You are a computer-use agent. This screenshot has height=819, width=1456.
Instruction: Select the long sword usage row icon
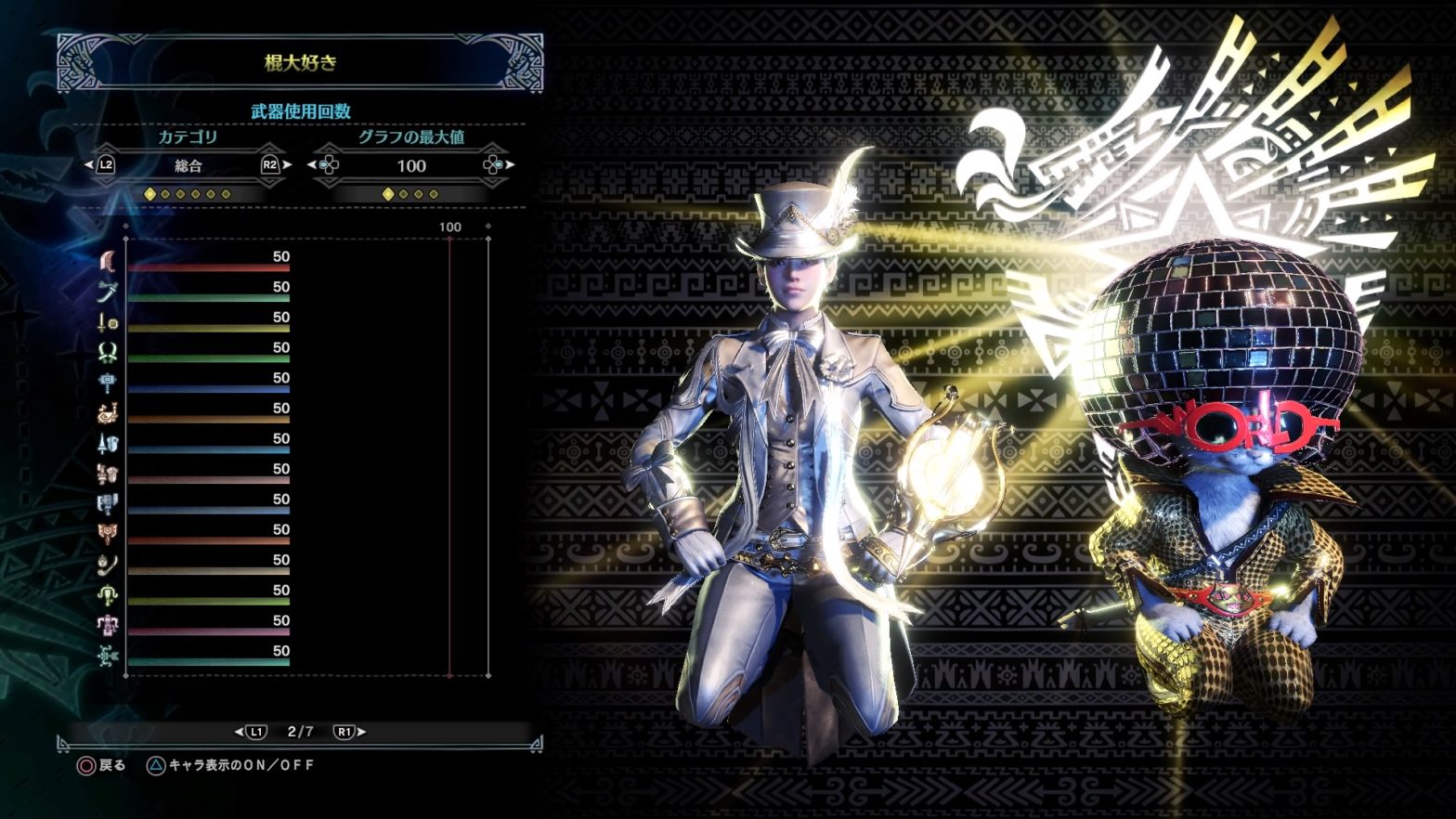108,292
